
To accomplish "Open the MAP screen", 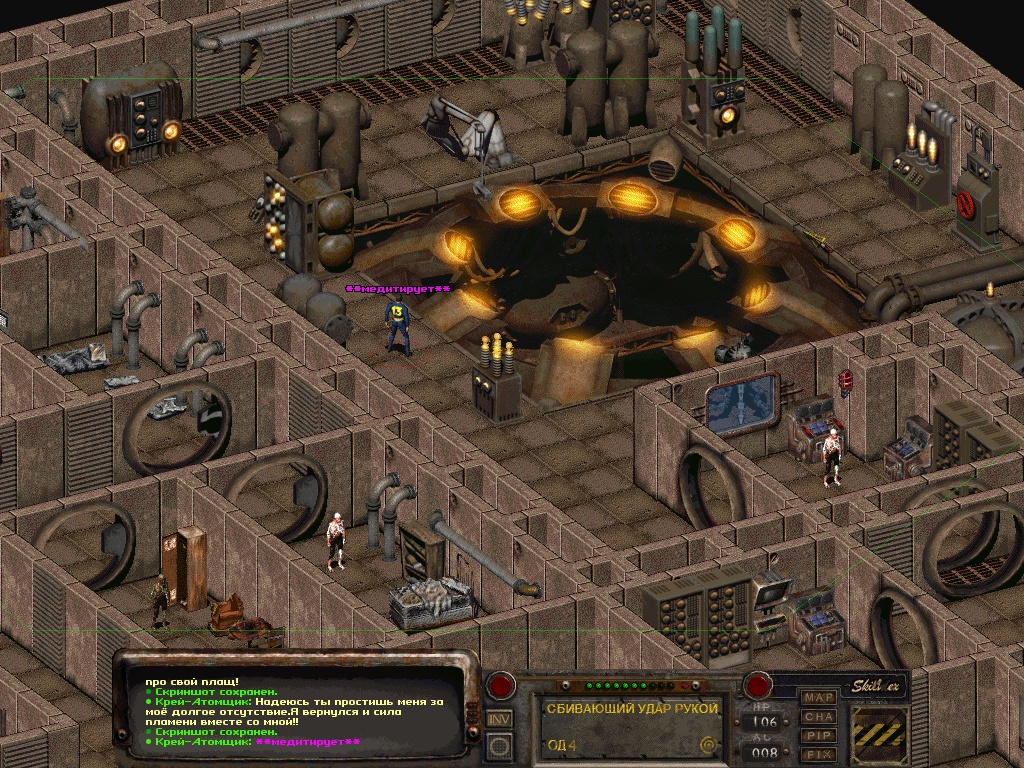I will click(819, 697).
